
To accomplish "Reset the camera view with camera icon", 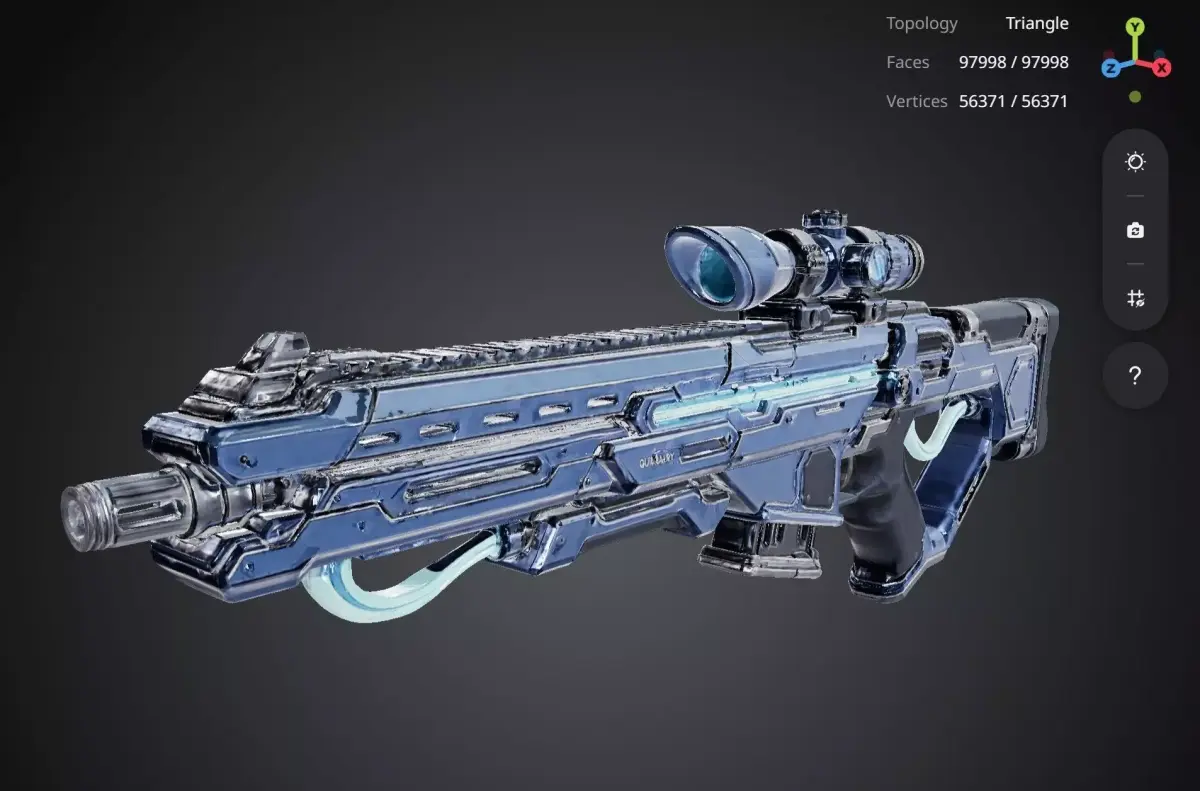I will coord(1135,230).
